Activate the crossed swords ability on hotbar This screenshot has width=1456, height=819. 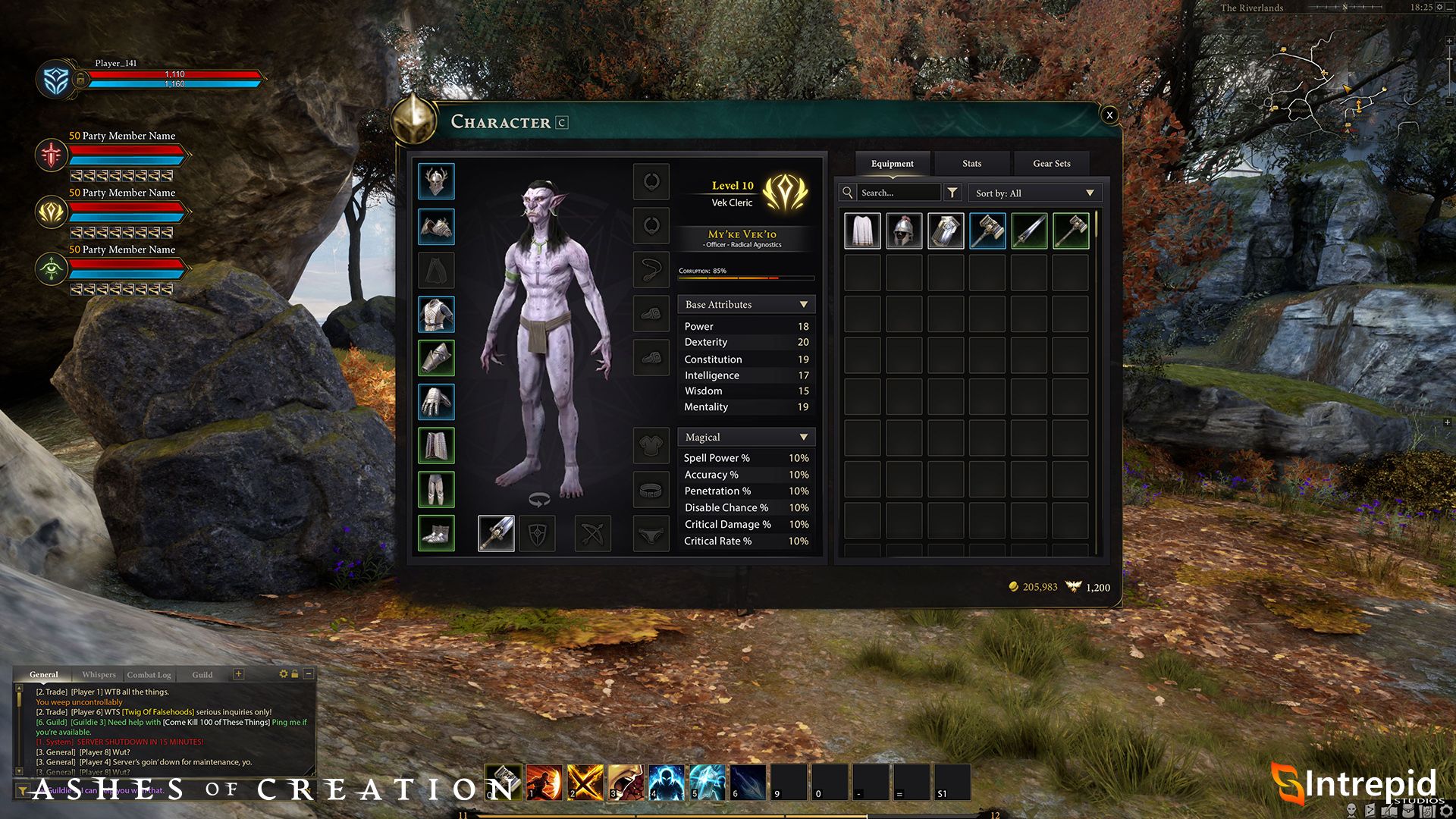pyautogui.click(x=585, y=783)
